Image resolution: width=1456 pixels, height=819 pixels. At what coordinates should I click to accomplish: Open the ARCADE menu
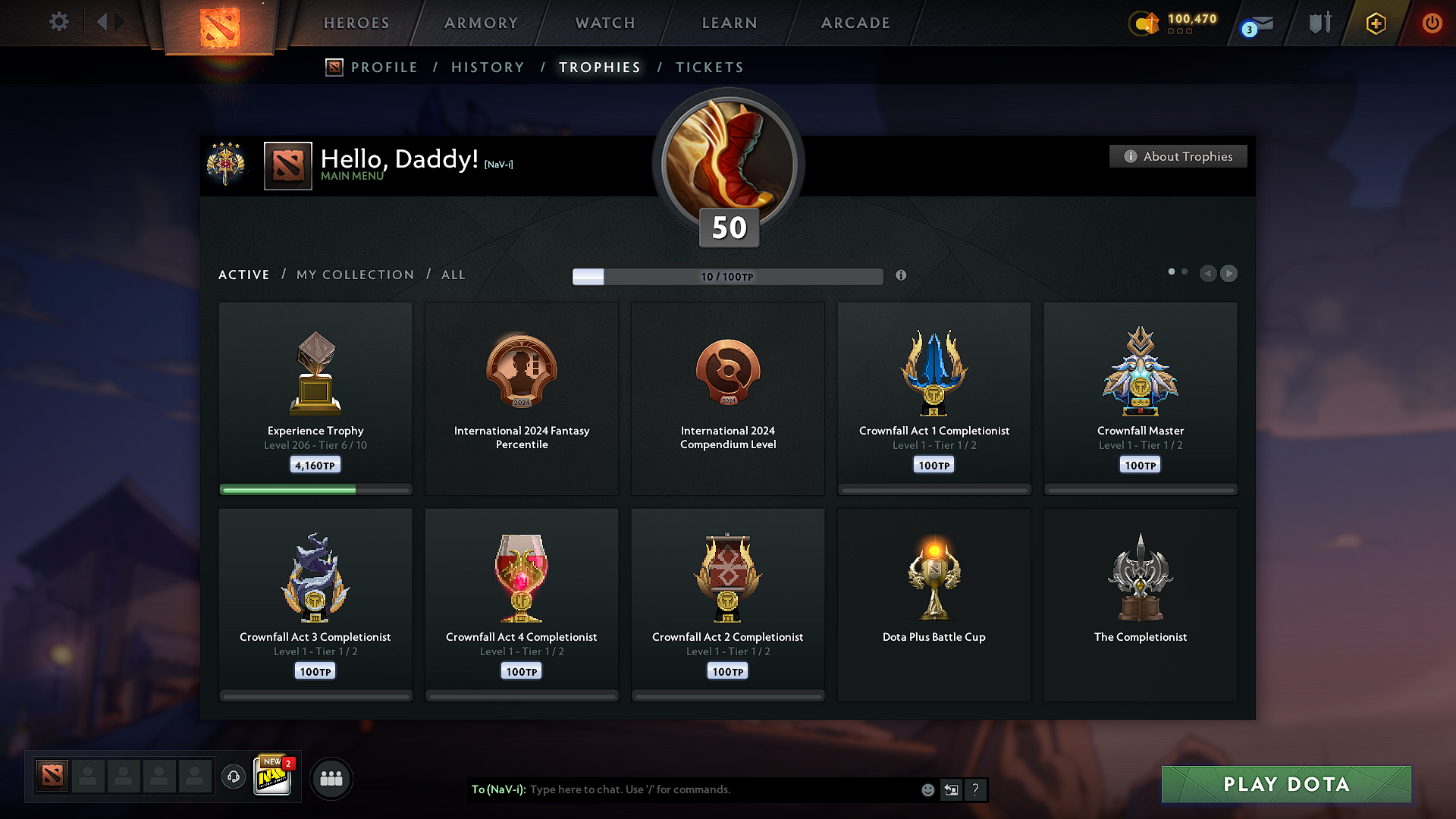click(855, 23)
